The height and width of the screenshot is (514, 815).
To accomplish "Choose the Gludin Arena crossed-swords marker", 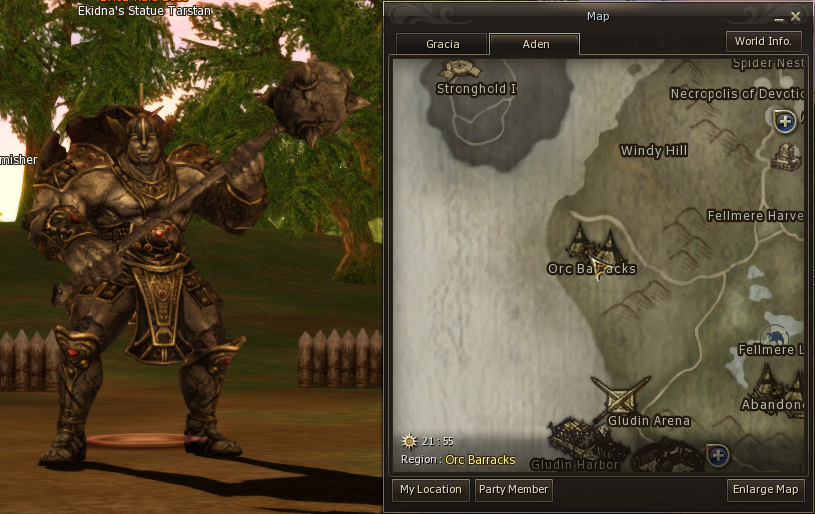I will [x=620, y=396].
